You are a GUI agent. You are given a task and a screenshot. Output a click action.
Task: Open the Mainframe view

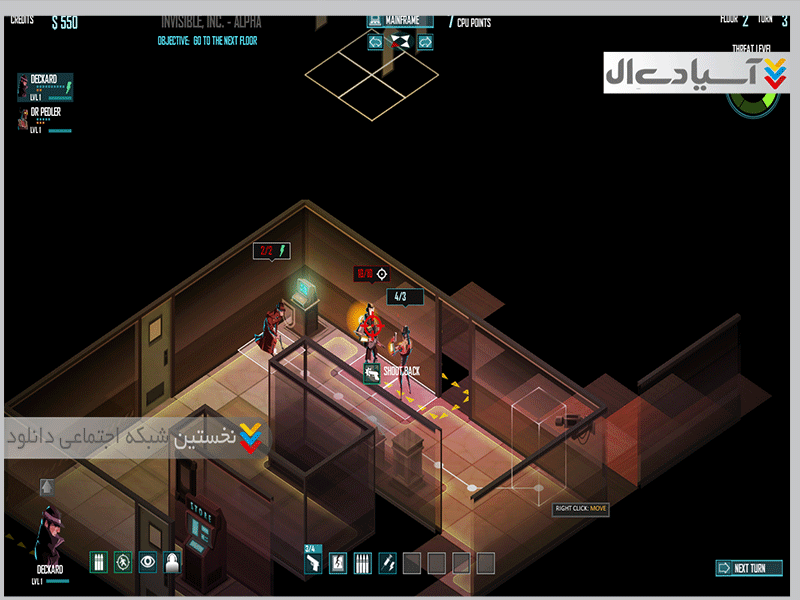click(x=399, y=20)
